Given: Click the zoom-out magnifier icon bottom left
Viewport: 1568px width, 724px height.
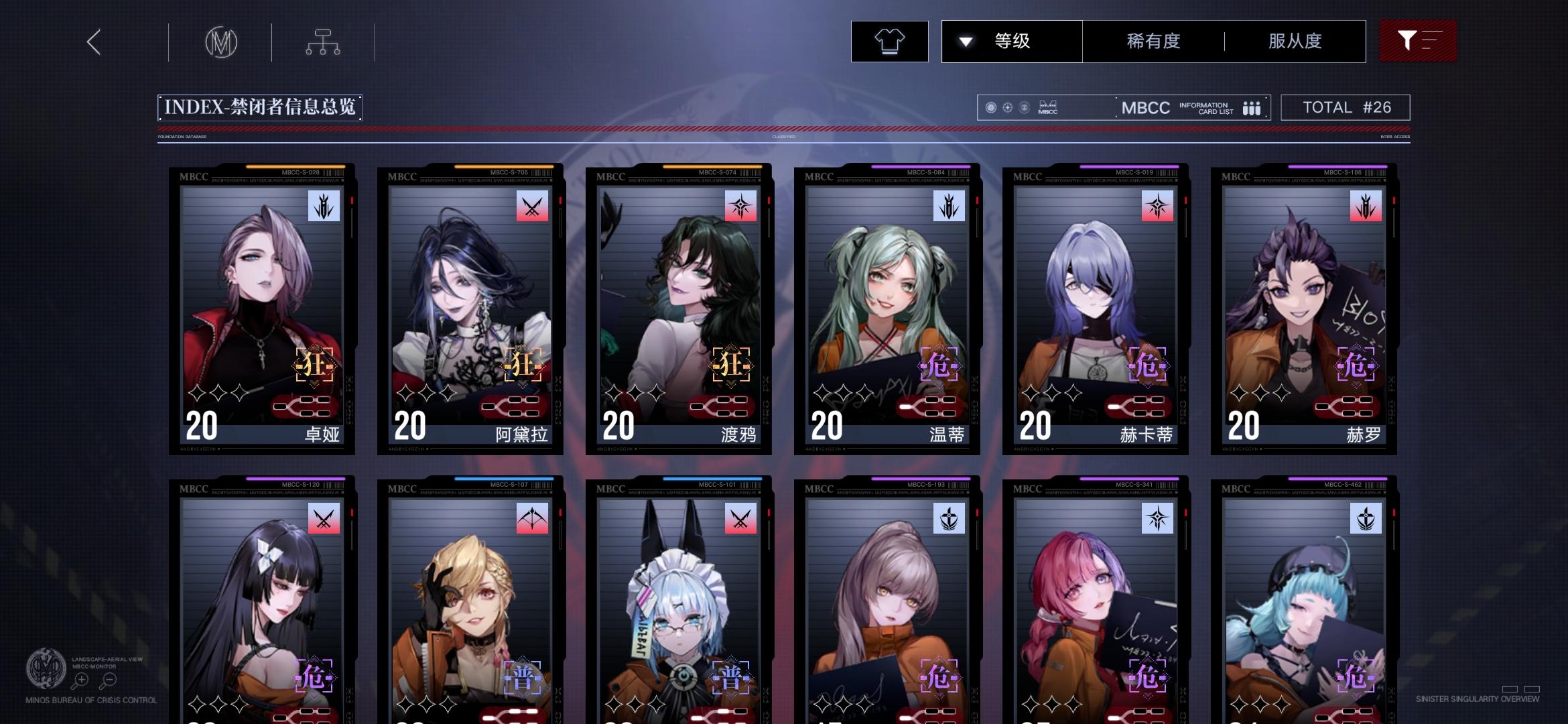Looking at the screenshot, I should coord(109,679).
